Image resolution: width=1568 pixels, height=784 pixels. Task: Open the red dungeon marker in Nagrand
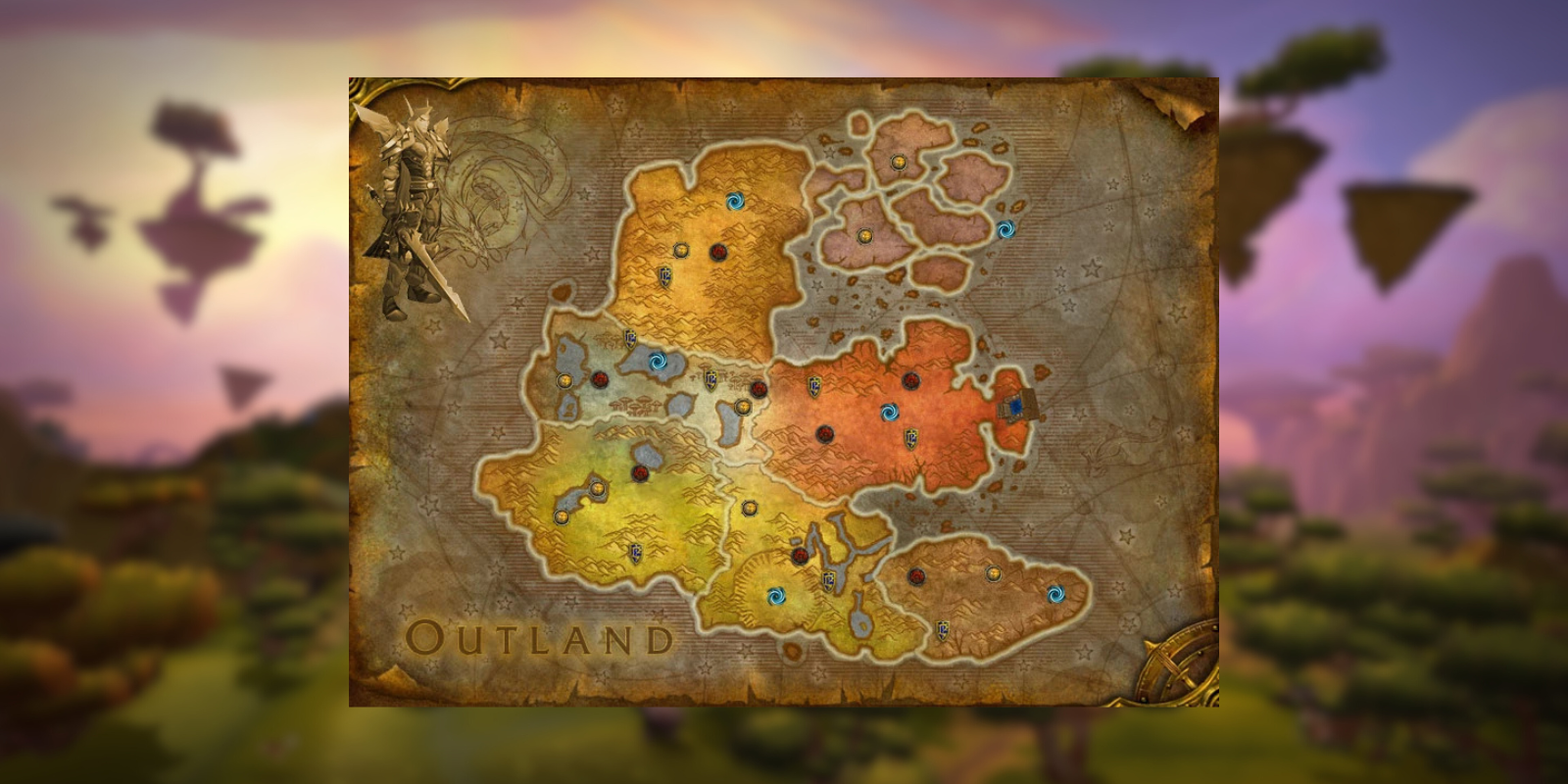pyautogui.click(x=639, y=474)
